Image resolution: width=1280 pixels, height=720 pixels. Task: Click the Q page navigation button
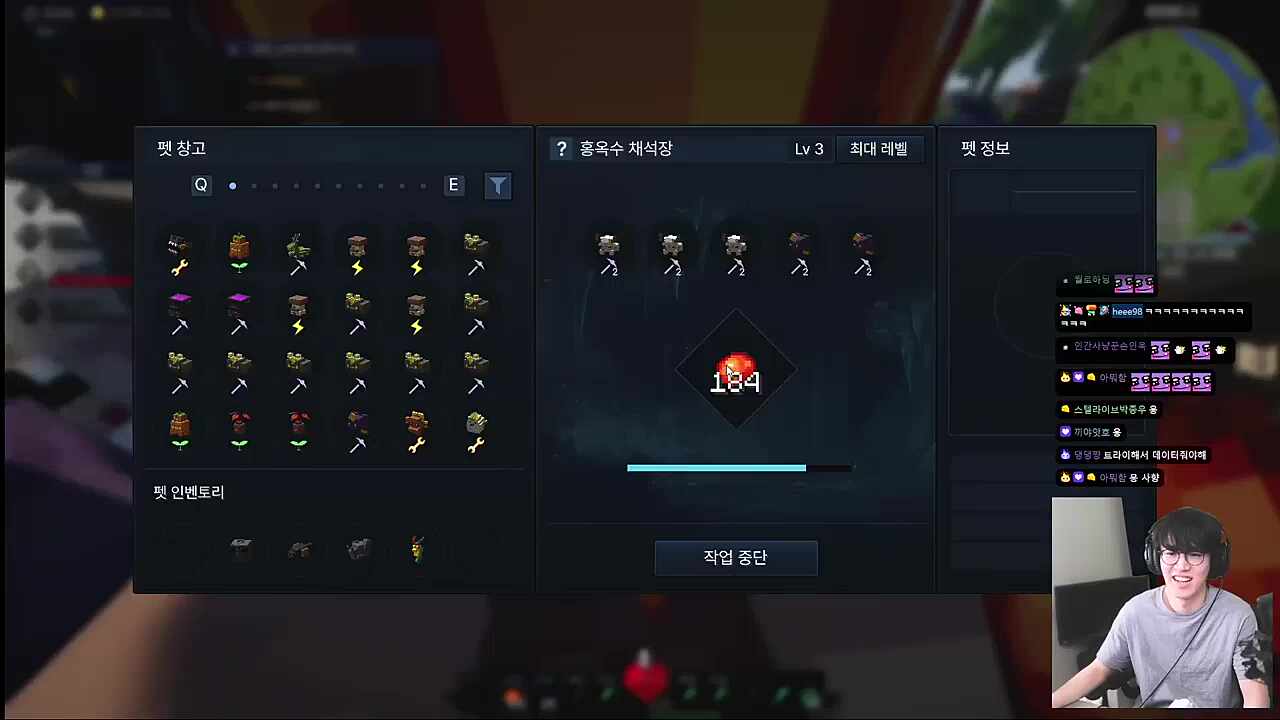[x=201, y=185]
